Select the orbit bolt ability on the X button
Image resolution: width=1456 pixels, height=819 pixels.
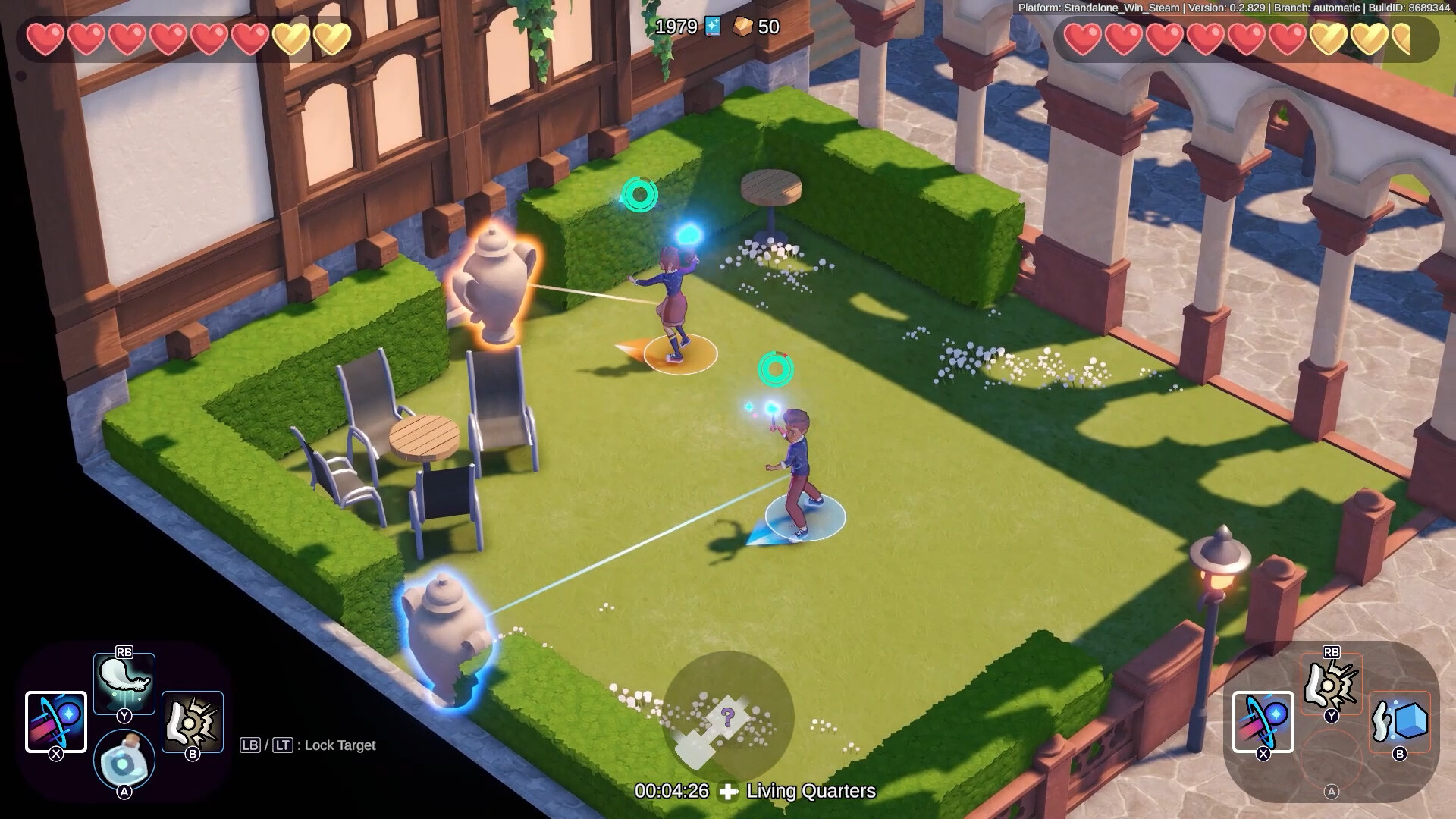click(55, 719)
